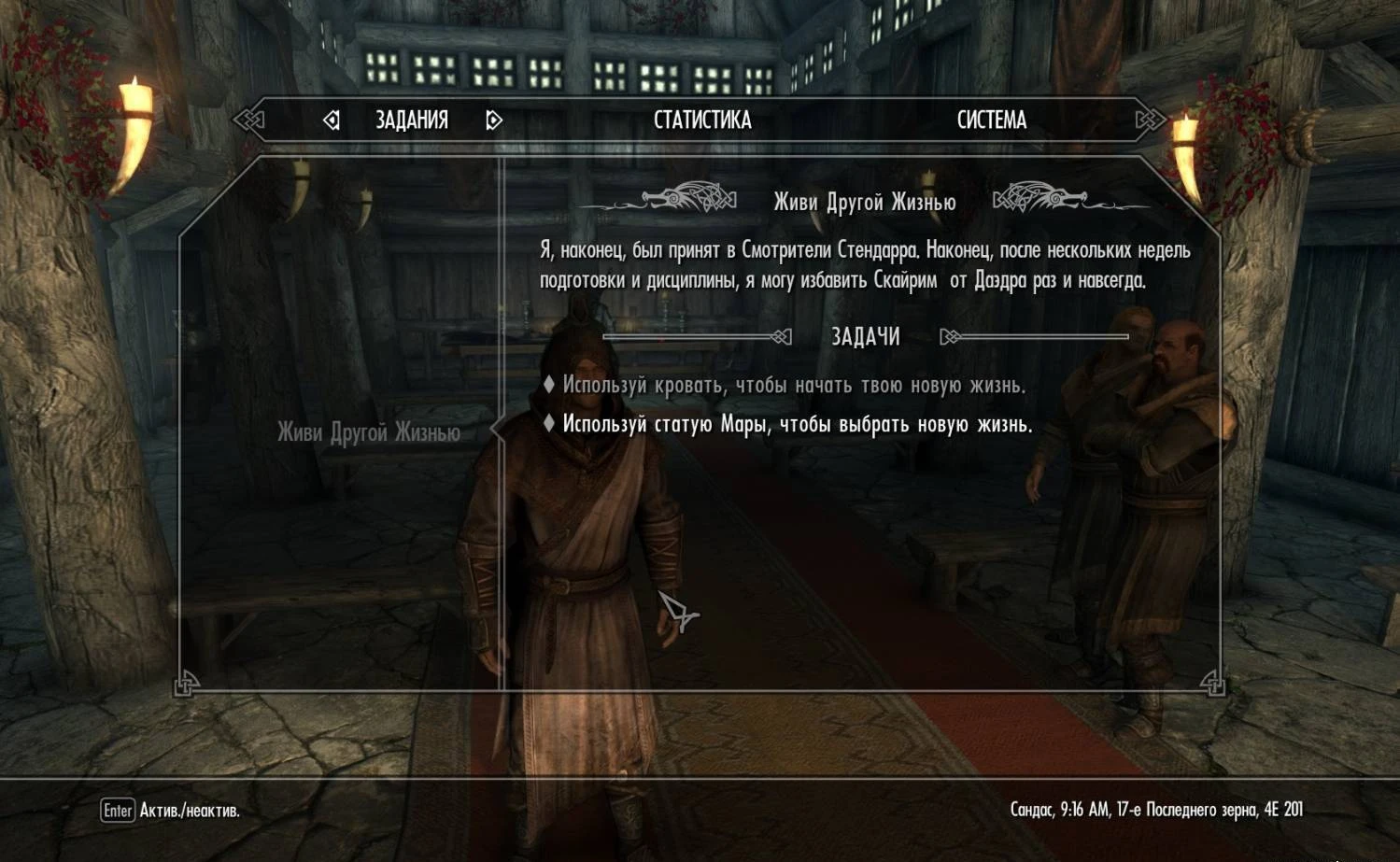Click the bottom-left corner ornament of the quest panel

183,685
